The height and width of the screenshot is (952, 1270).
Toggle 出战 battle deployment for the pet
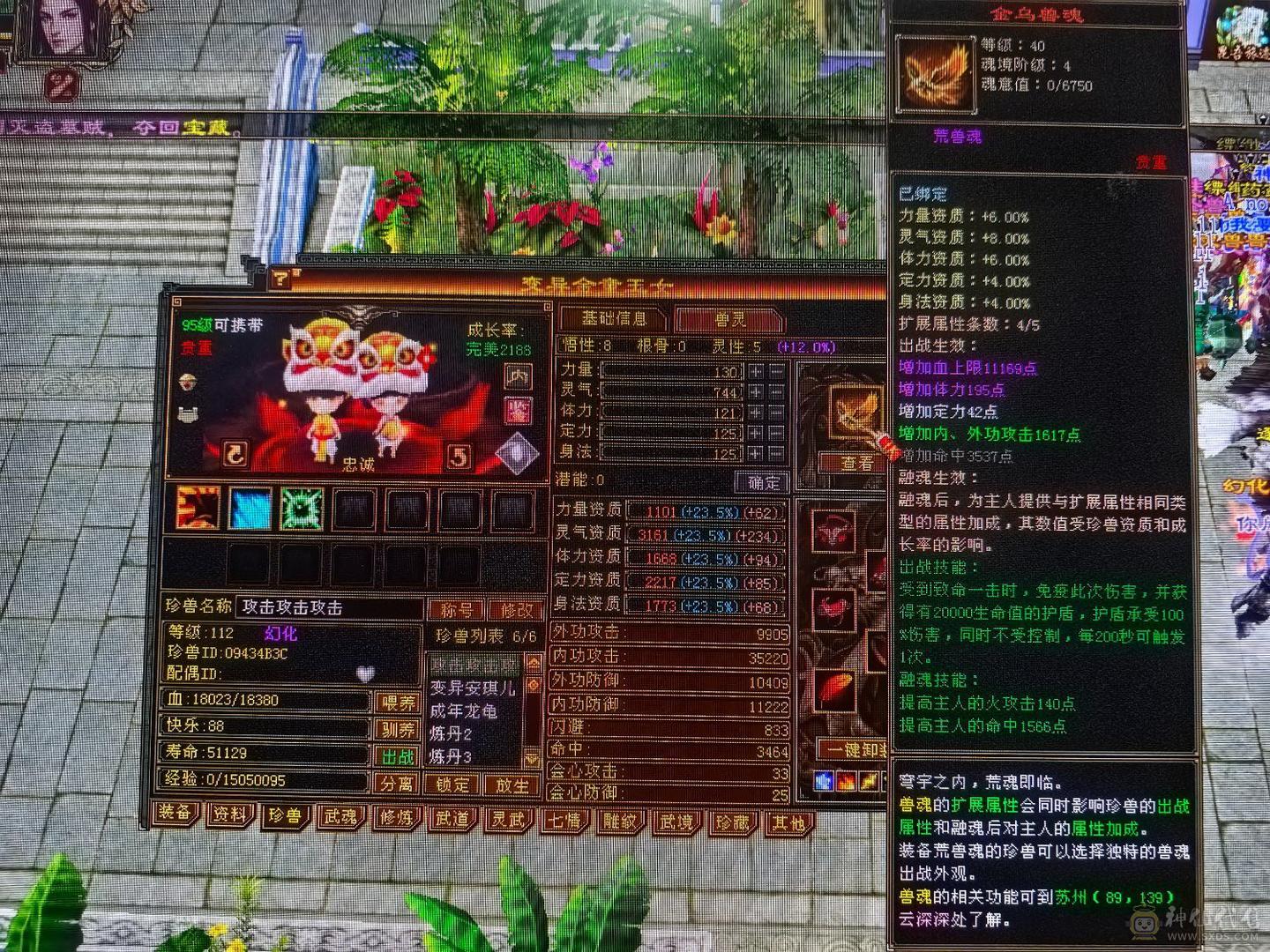399,757
